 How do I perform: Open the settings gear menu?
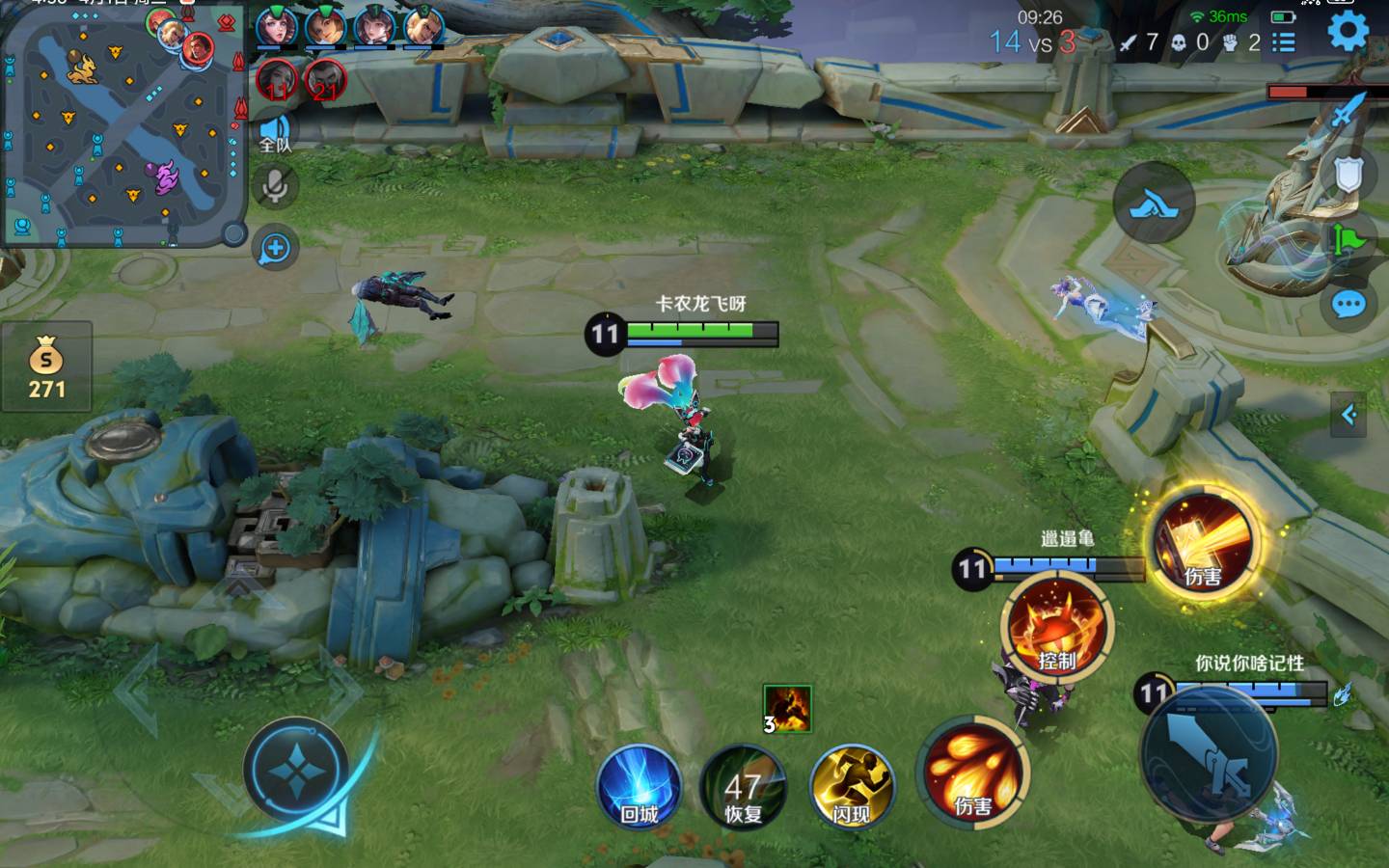coord(1348,31)
